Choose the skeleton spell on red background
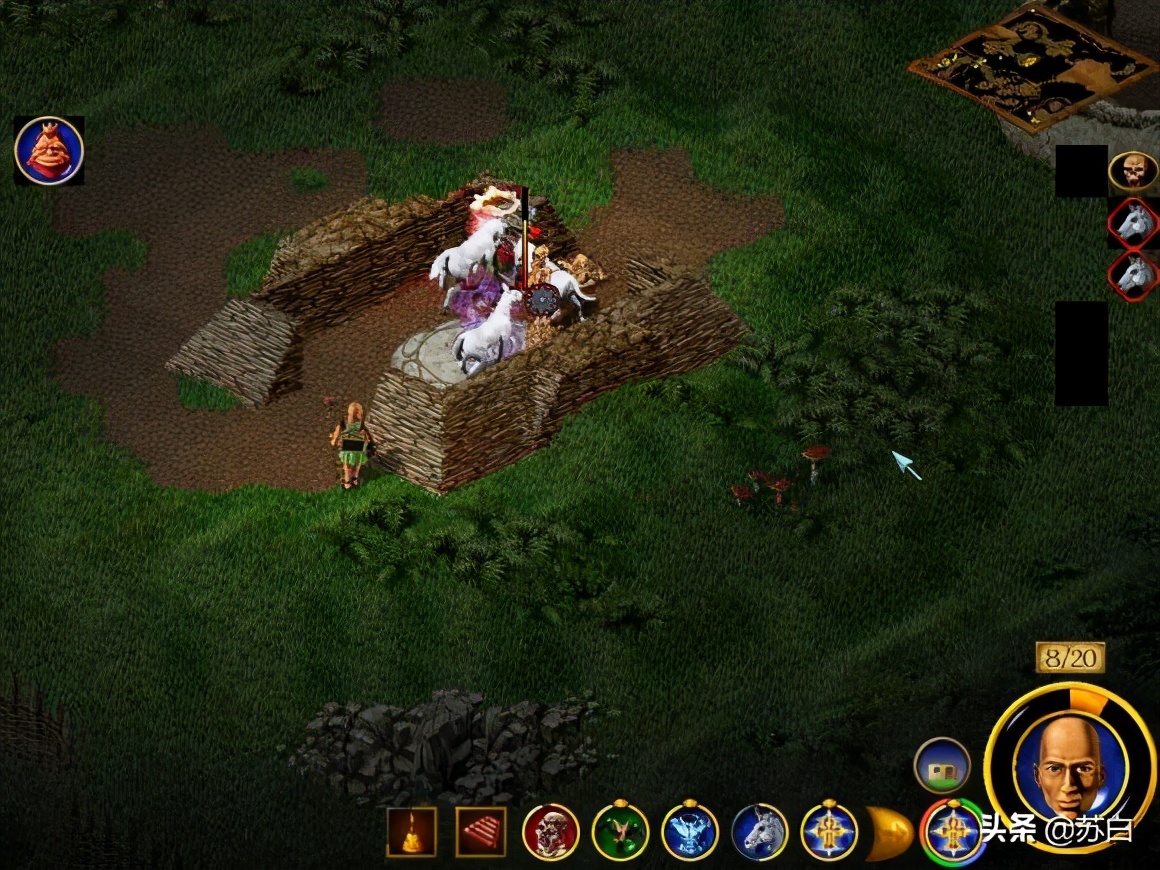Viewport: 1160px width, 870px height. pyautogui.click(x=551, y=832)
